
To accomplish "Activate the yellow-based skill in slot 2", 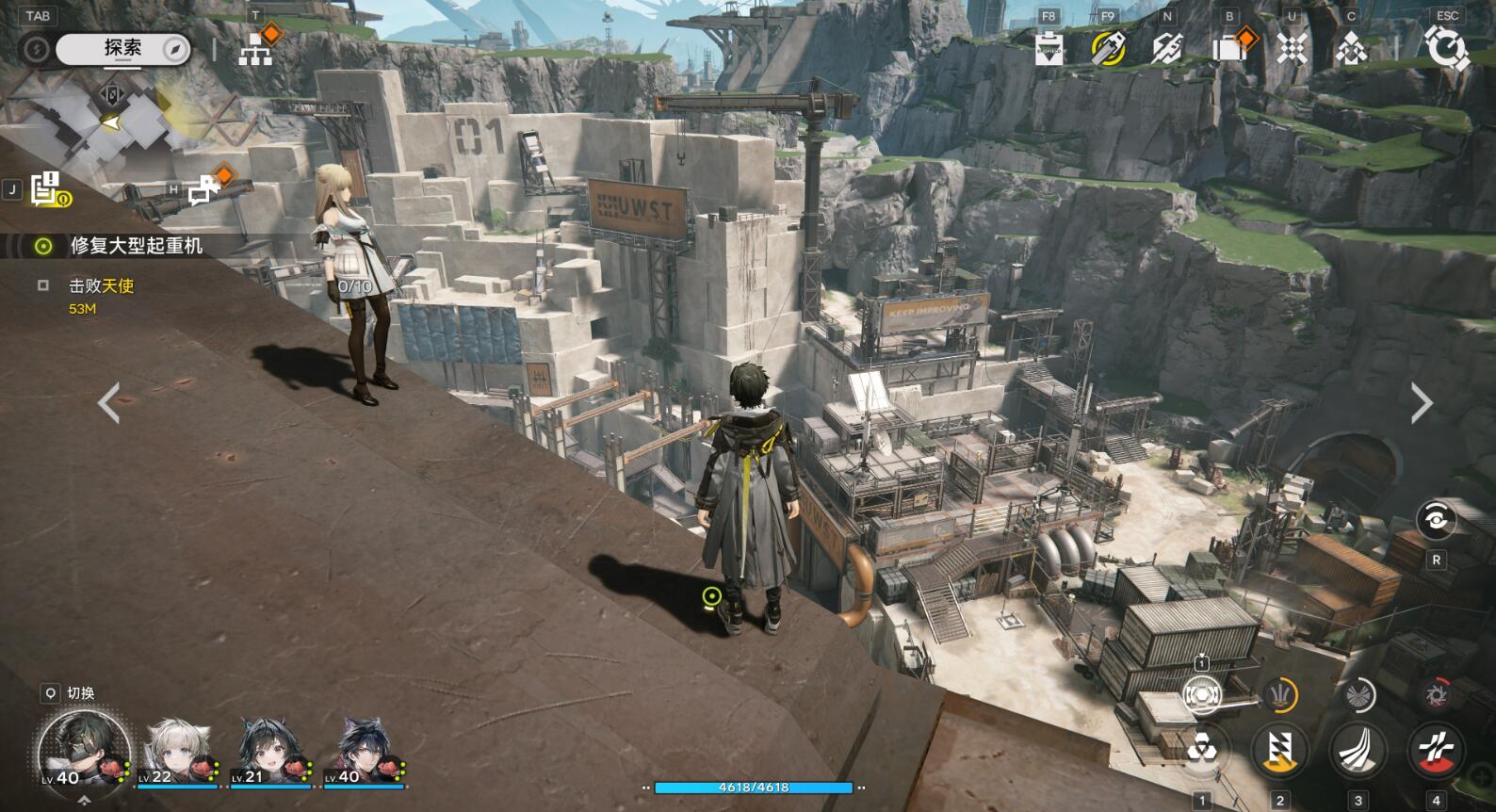I will (x=1279, y=751).
